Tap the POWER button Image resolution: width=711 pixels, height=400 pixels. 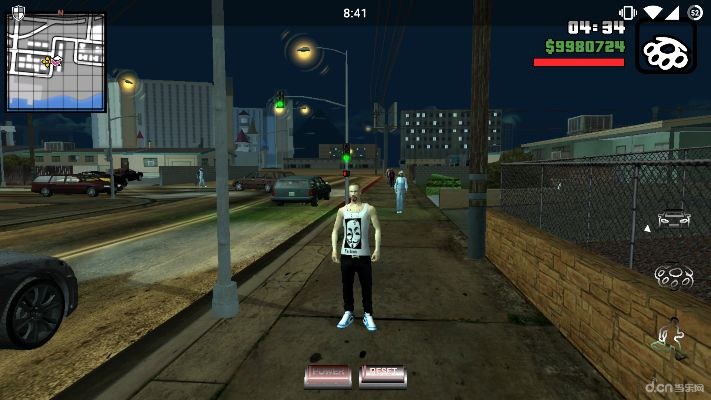[x=327, y=374]
